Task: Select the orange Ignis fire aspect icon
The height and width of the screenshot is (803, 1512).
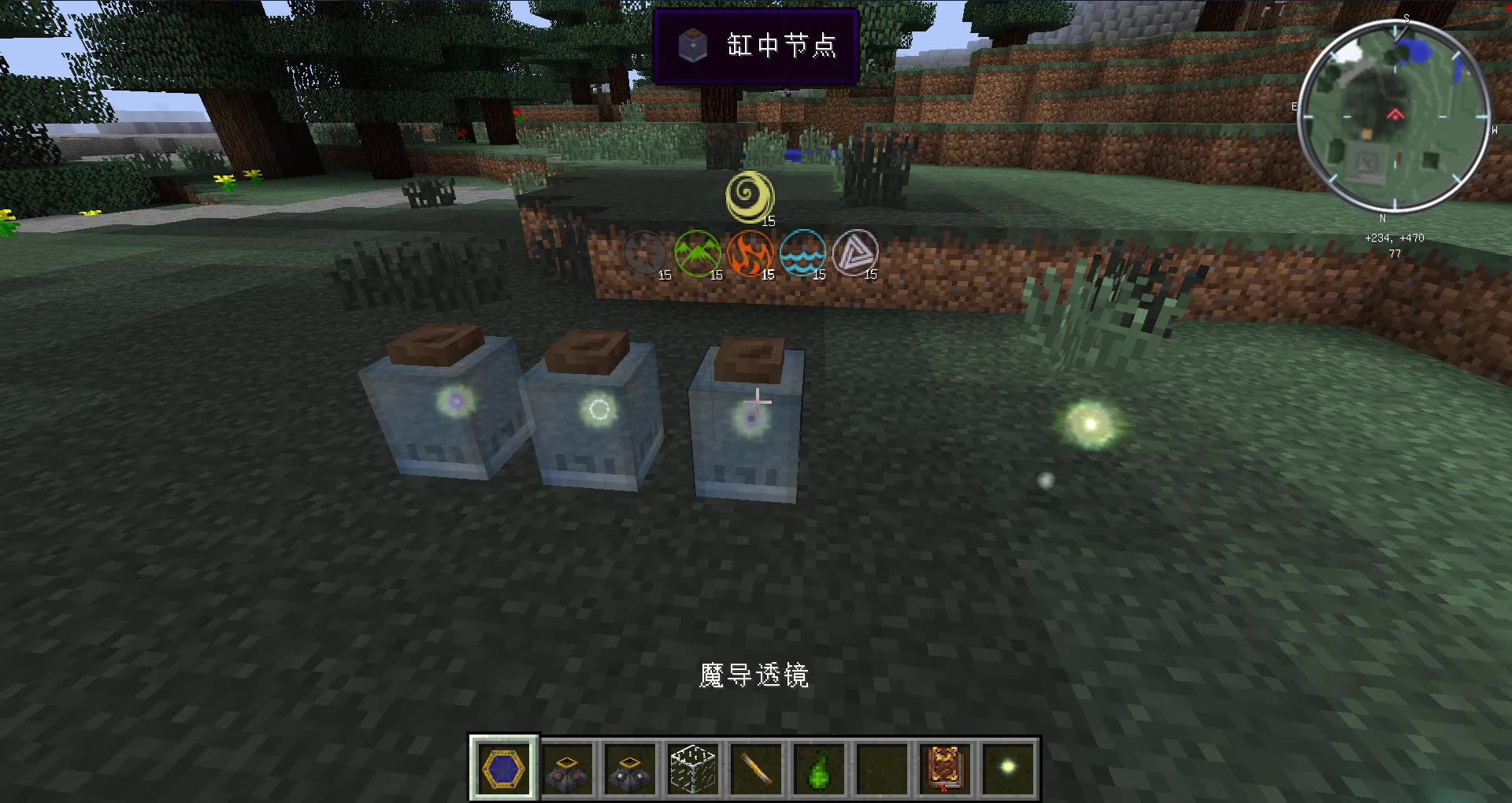Action: pyautogui.click(x=751, y=253)
